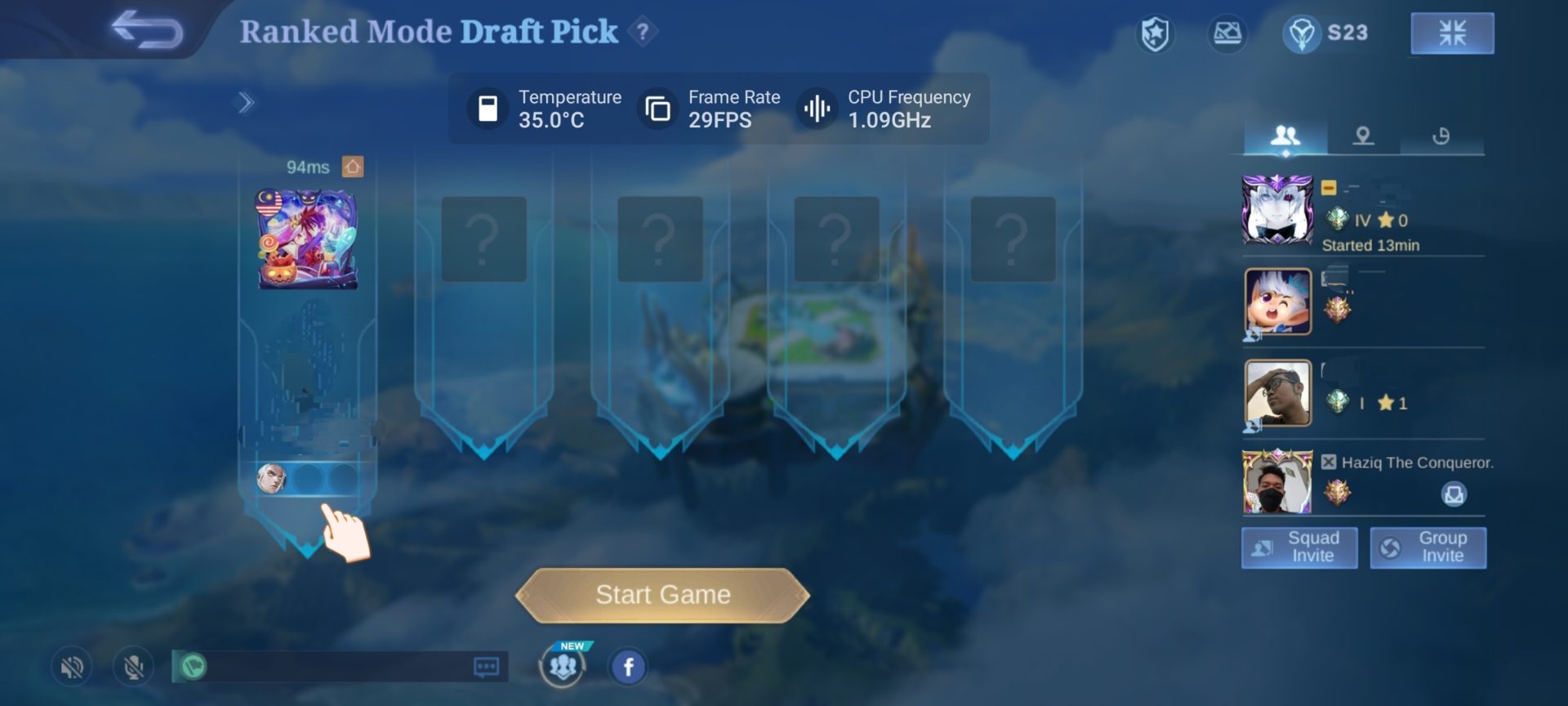Start the ranked game
The height and width of the screenshot is (706, 1568).
(x=662, y=595)
